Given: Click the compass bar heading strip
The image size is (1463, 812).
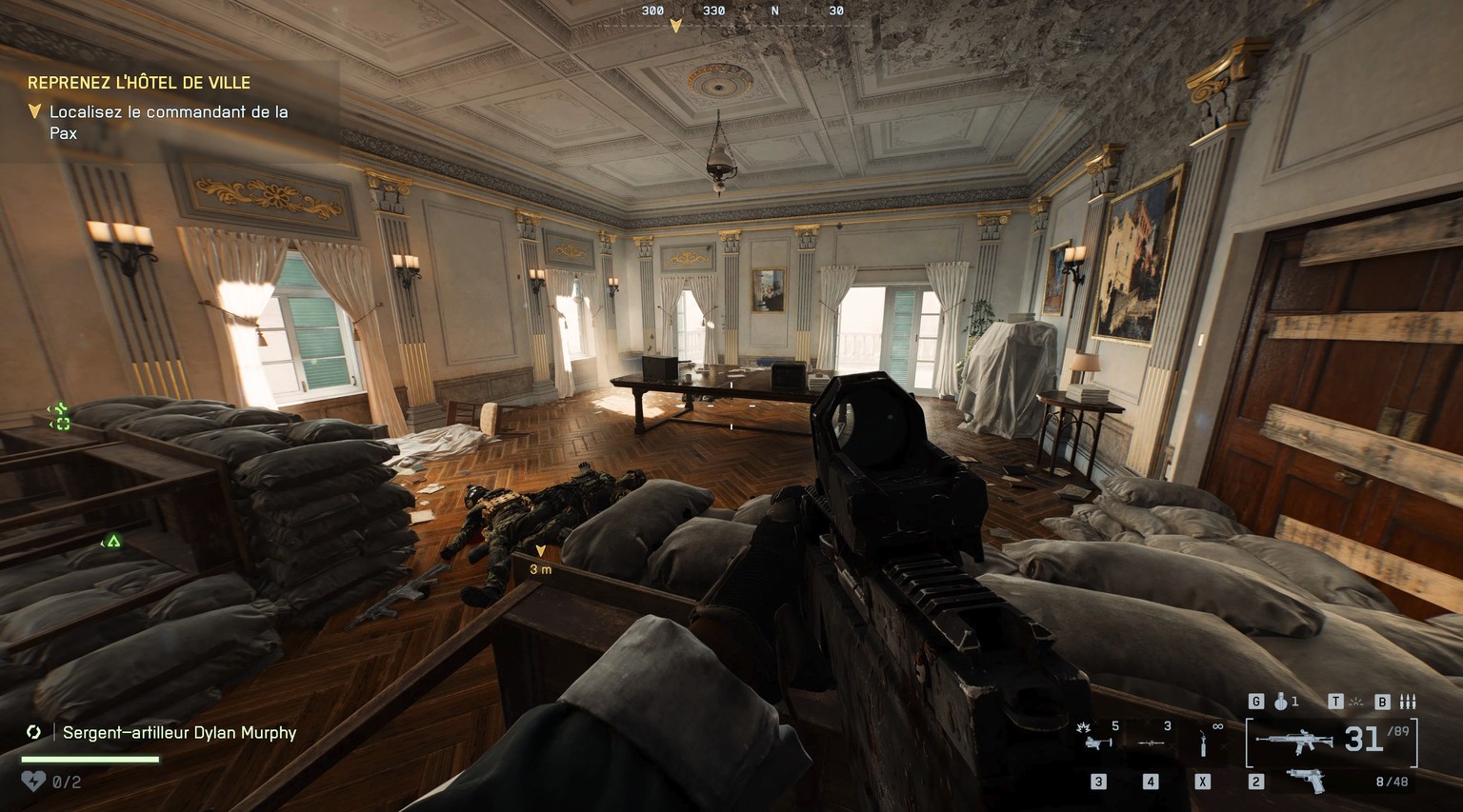Looking at the screenshot, I should (743, 11).
